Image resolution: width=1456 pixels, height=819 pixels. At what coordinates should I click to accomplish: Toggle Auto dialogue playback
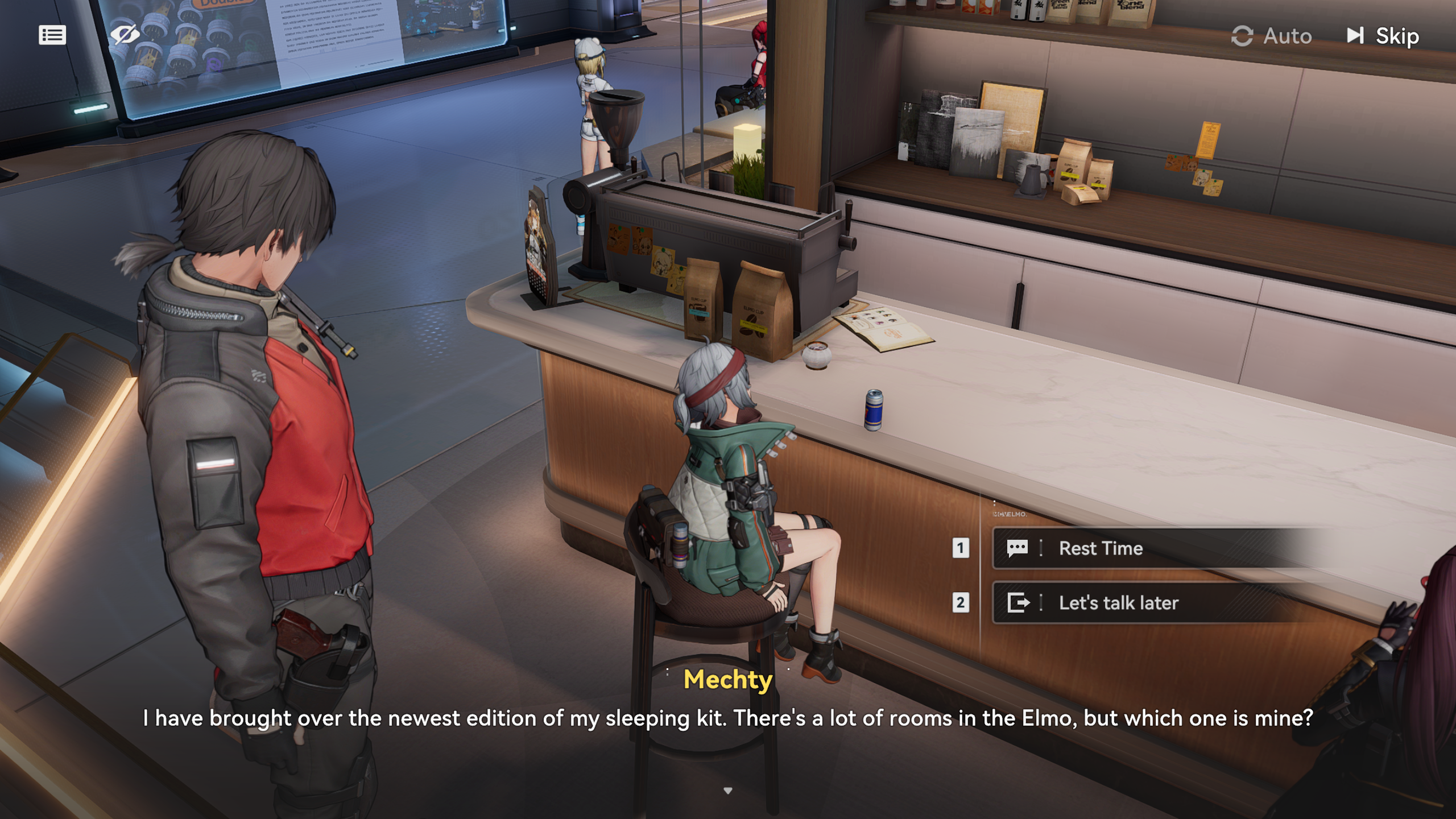click(1272, 36)
